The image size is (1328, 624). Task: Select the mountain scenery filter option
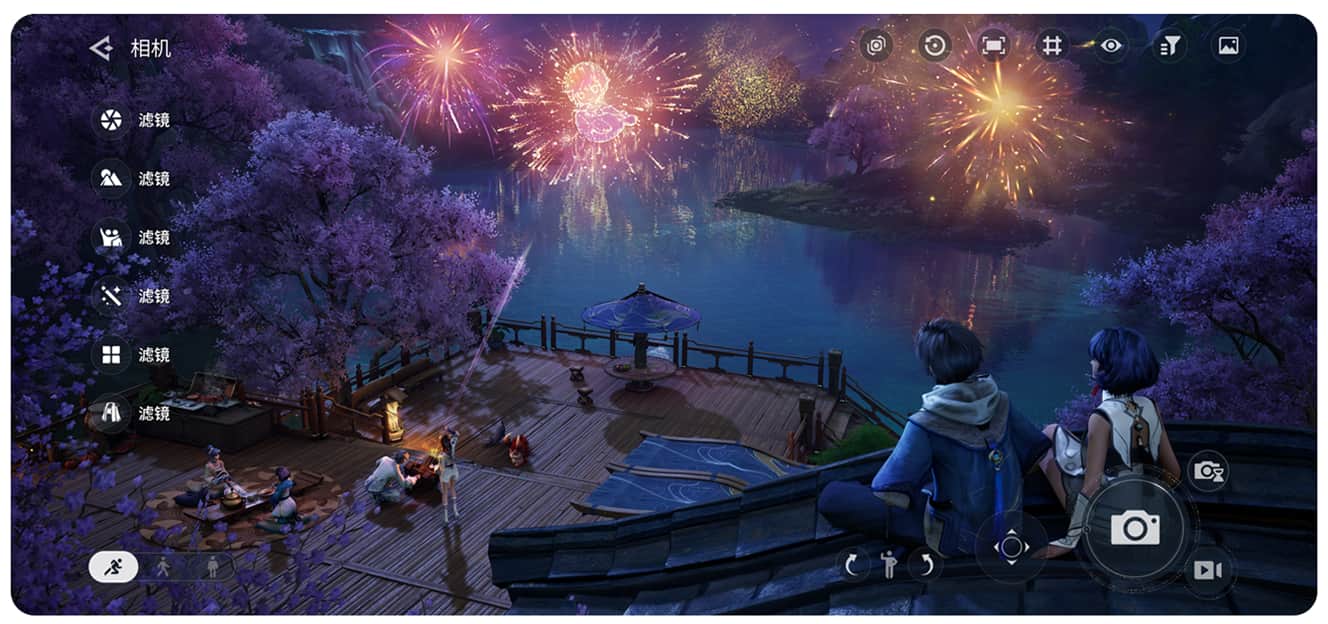coord(111,179)
